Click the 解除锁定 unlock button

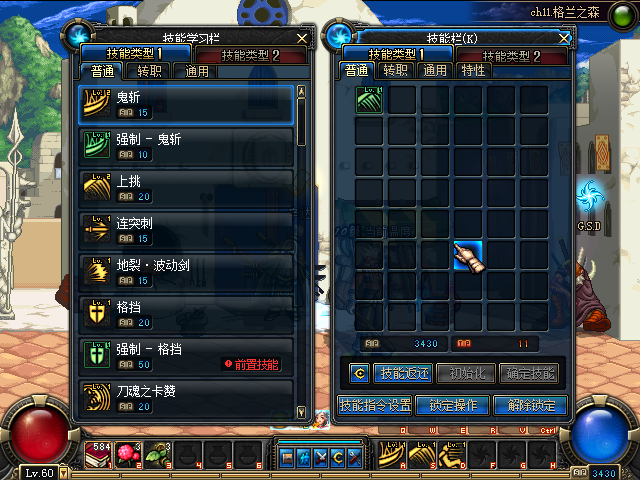531,405
